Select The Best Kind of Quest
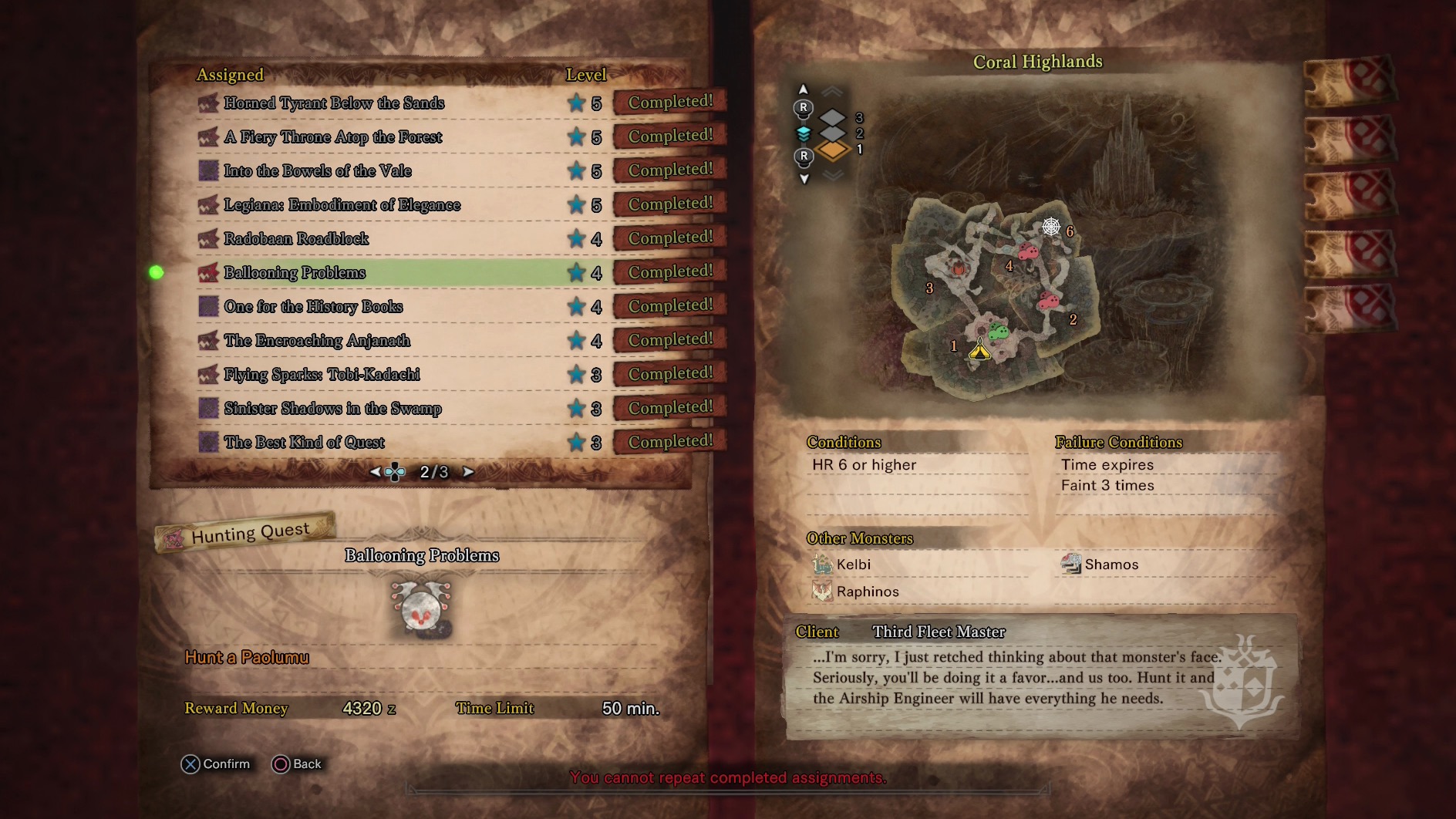This screenshot has width=1456, height=819. [x=304, y=443]
